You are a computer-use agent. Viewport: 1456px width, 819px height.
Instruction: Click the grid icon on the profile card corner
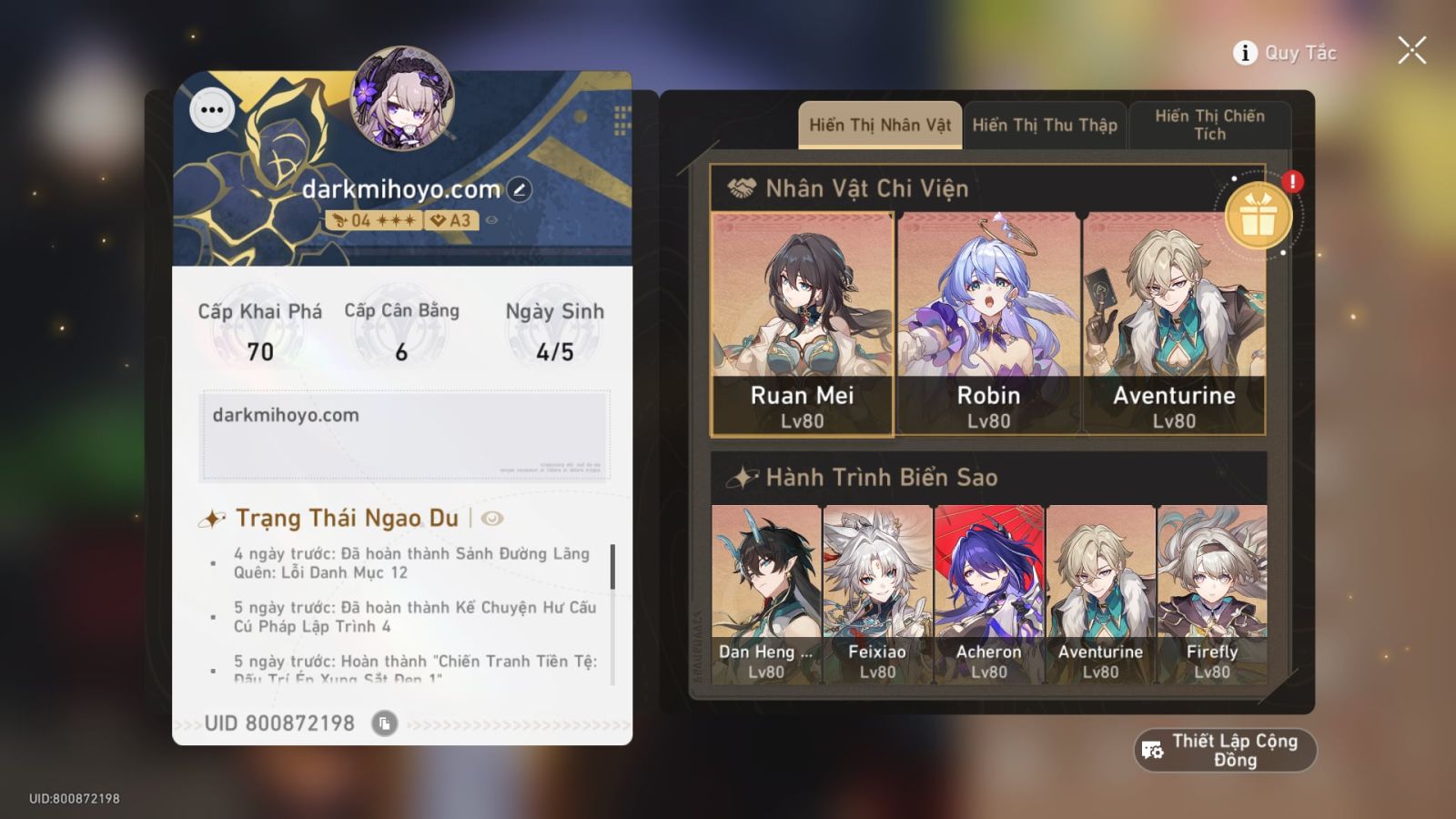[x=622, y=119]
